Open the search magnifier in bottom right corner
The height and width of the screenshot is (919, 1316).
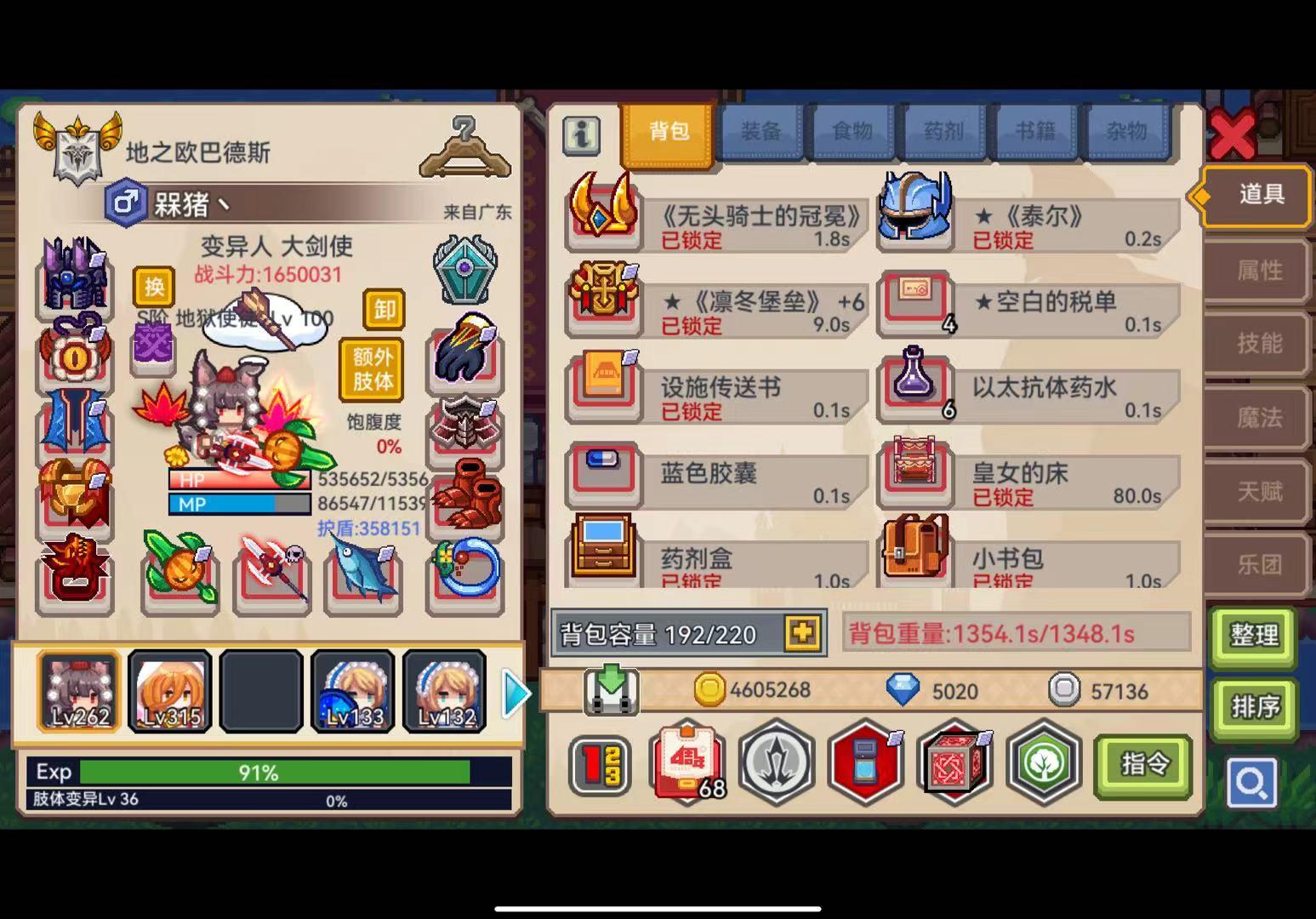click(1252, 783)
